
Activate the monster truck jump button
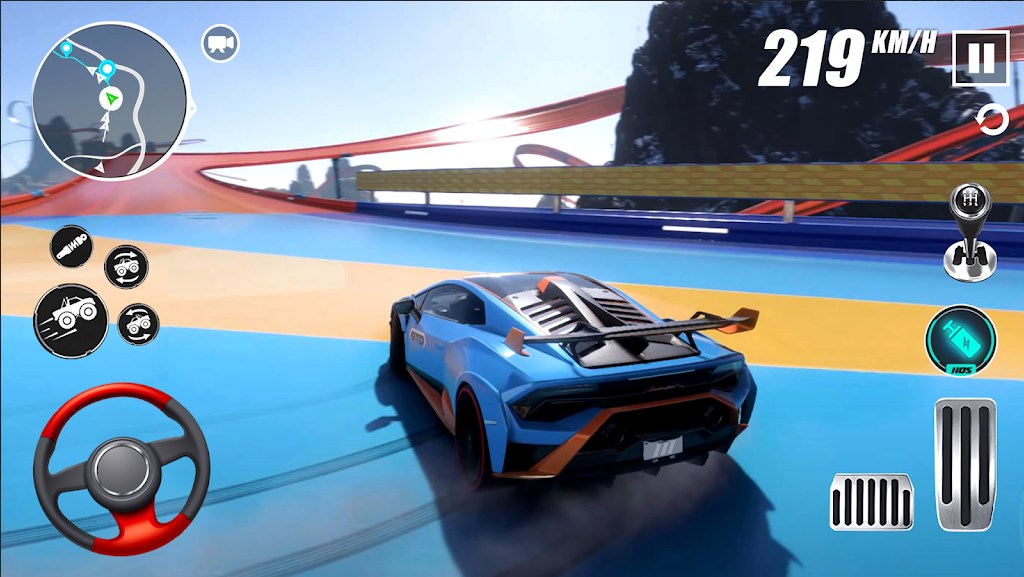pyautogui.click(x=70, y=319)
